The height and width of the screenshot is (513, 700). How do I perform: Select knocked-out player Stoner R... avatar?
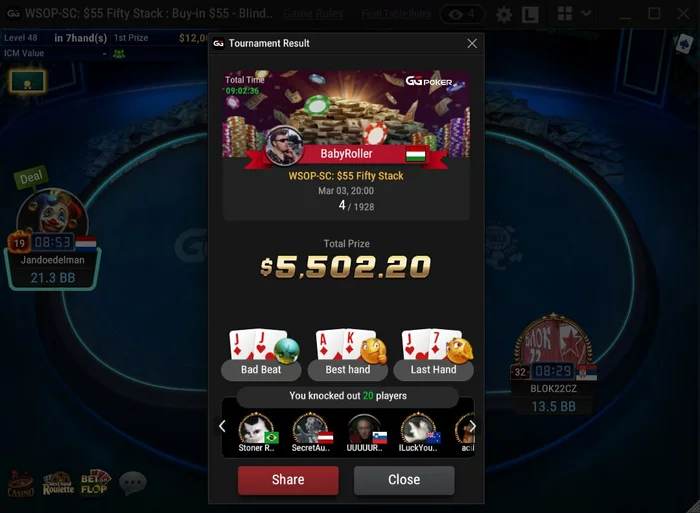pyautogui.click(x=258, y=430)
